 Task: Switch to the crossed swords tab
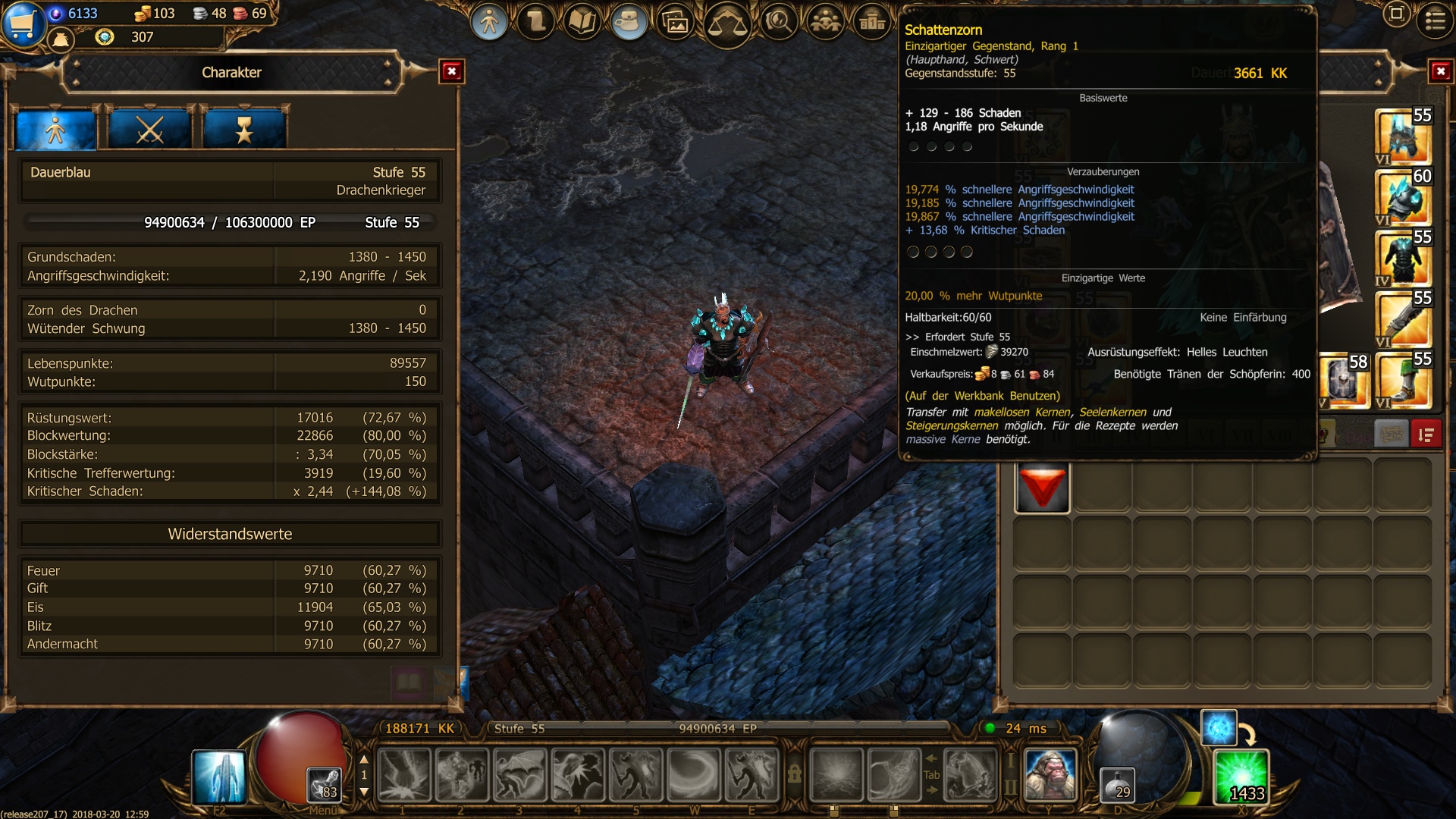(149, 130)
